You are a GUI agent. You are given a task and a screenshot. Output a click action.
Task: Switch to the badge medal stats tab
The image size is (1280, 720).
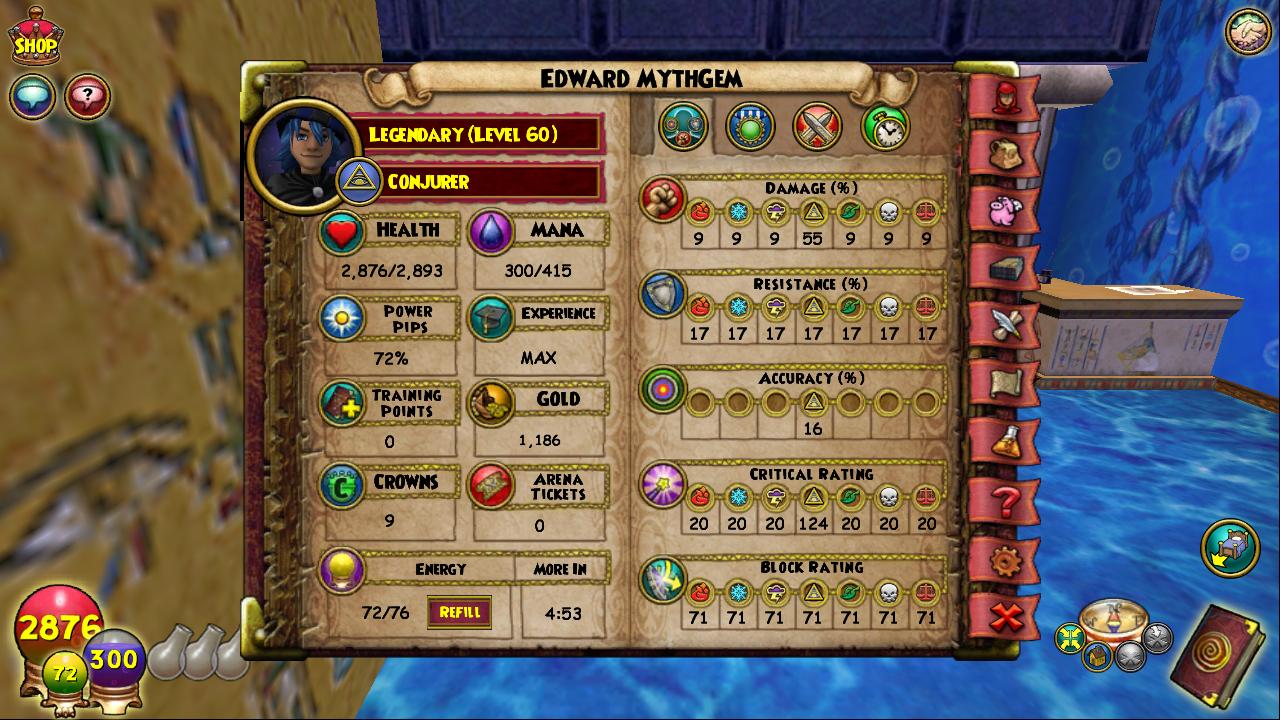click(x=750, y=127)
